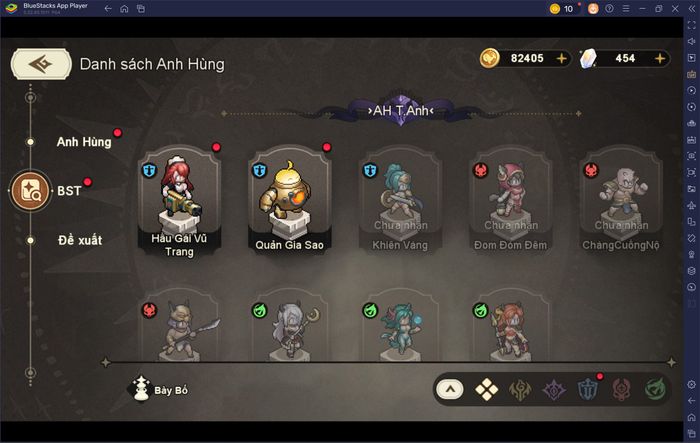The height and width of the screenshot is (443, 700).
Task: Switch to the Đề xuất tab
Action: click(x=80, y=240)
